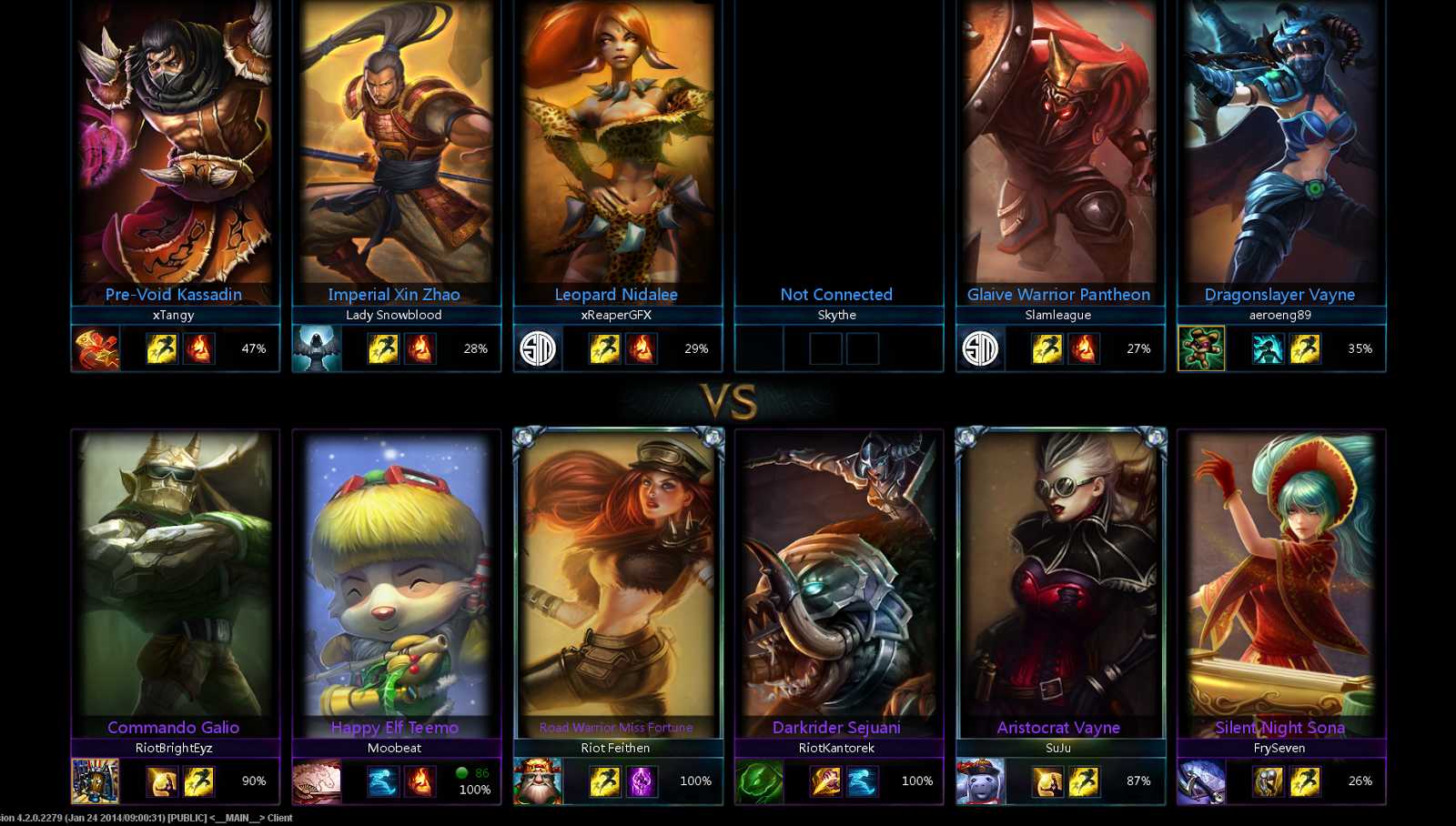Click the Happy Elf Teemo name label
The width and height of the screenshot is (1456, 826).
pyautogui.click(x=397, y=728)
